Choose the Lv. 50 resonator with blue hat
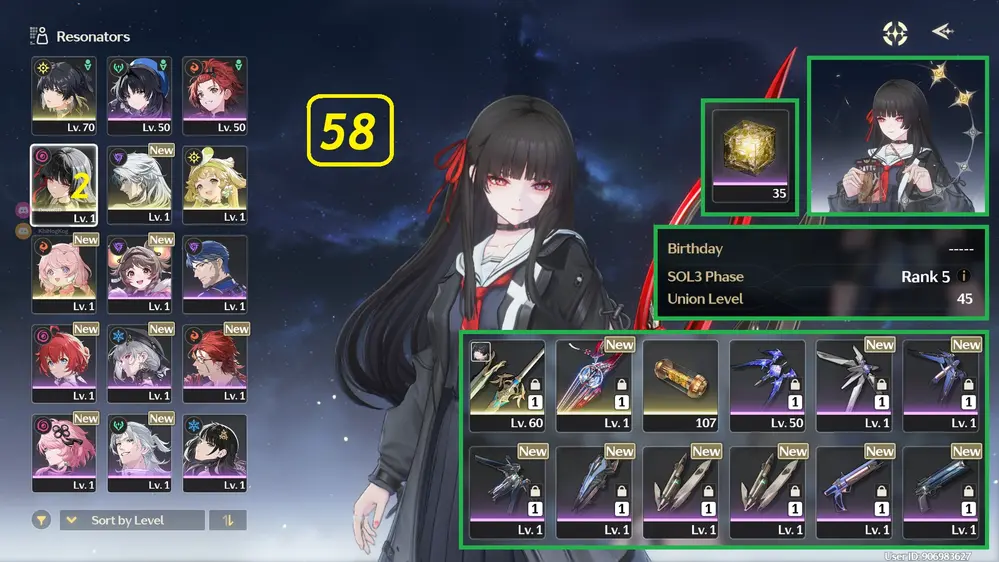This screenshot has width=999, height=562. coord(140,94)
